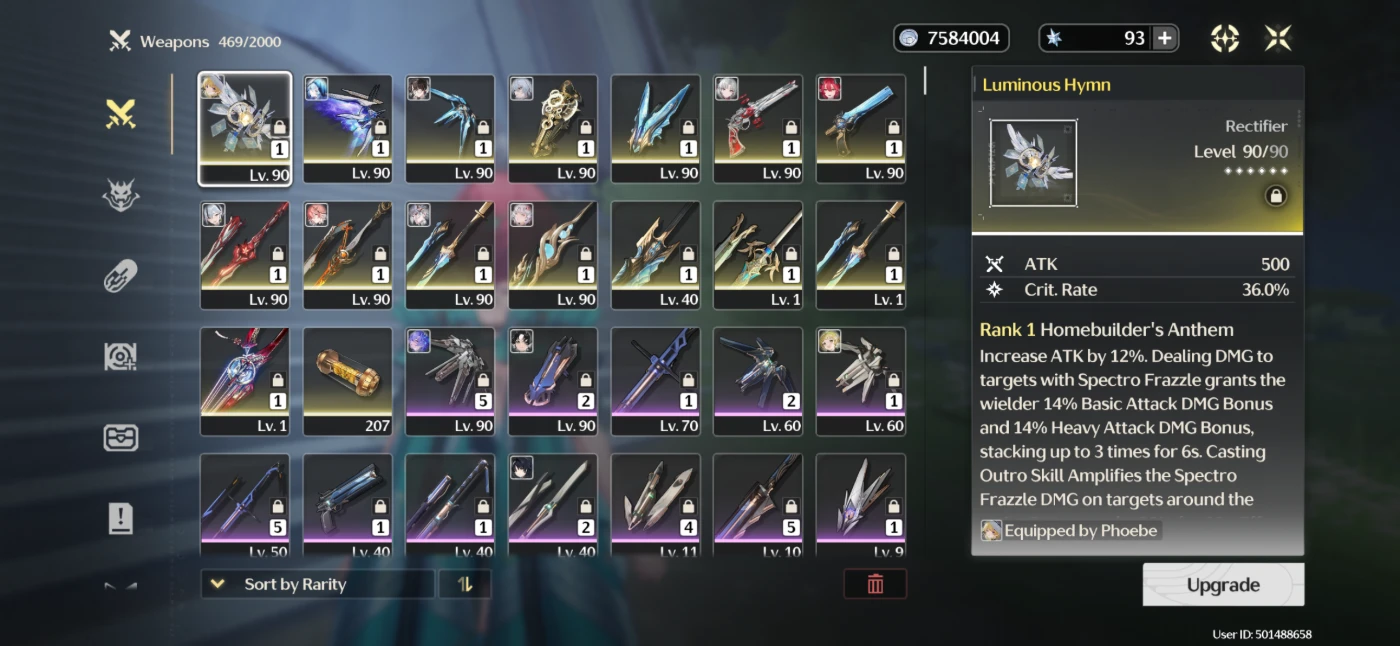1400x646 pixels.
Task: Upgrade the Luminous Hymn weapon
Action: click(x=1223, y=585)
